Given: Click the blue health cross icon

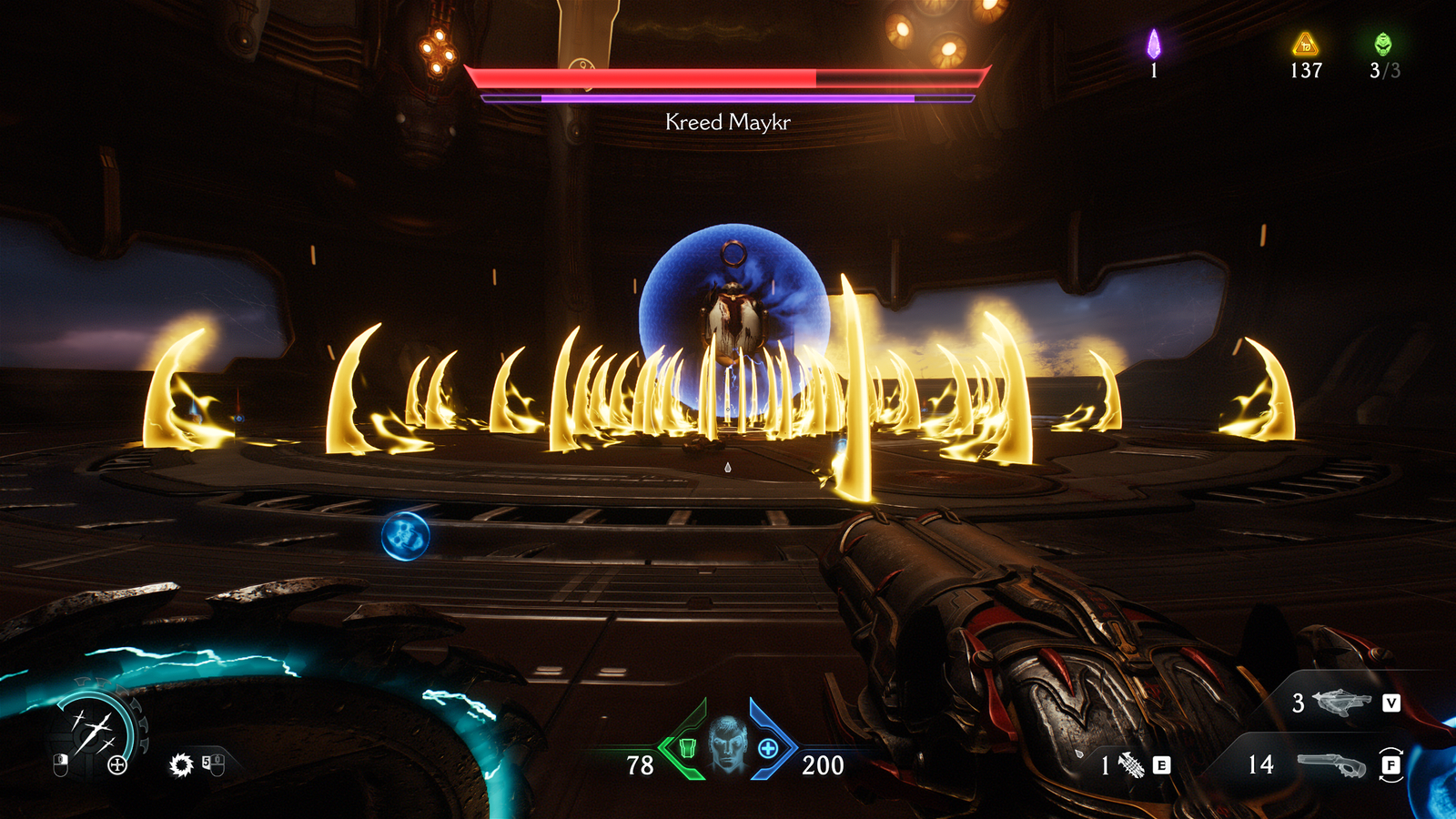Looking at the screenshot, I should click(768, 748).
